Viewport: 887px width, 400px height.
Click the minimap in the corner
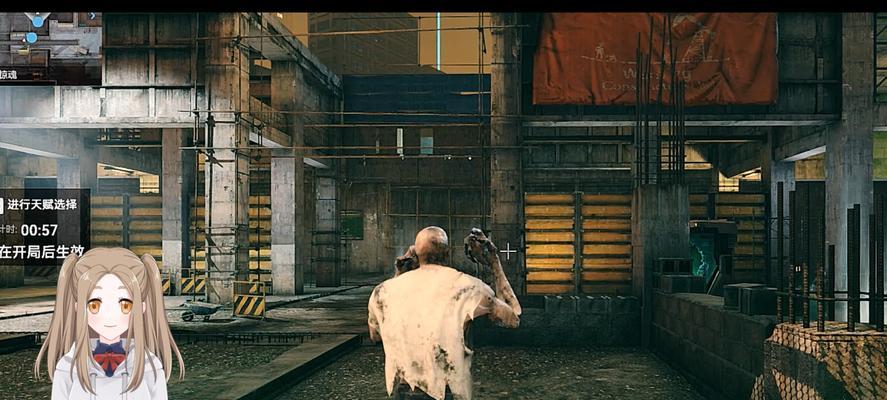pyautogui.click(x=48, y=37)
